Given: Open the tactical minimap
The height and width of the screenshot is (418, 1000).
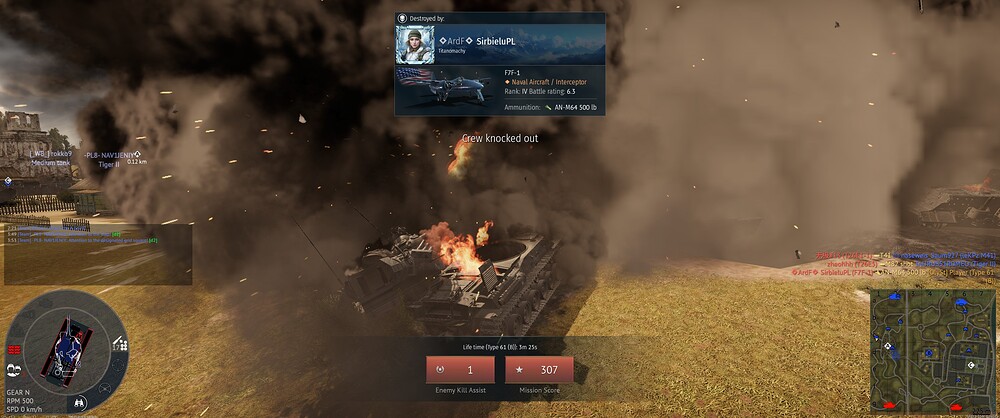Looking at the screenshot, I should [x=930, y=351].
